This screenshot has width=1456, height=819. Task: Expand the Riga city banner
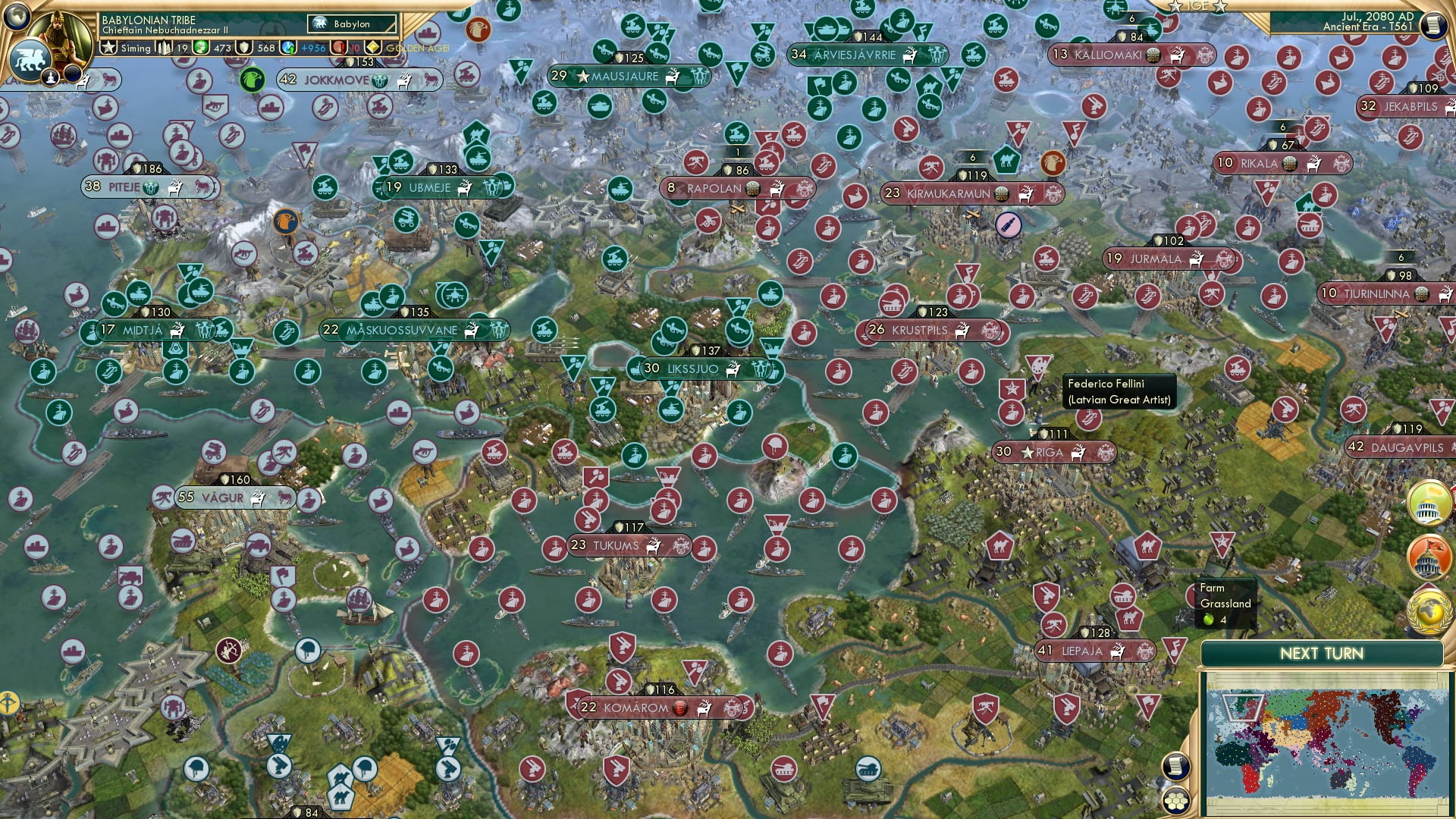[x=1054, y=451]
